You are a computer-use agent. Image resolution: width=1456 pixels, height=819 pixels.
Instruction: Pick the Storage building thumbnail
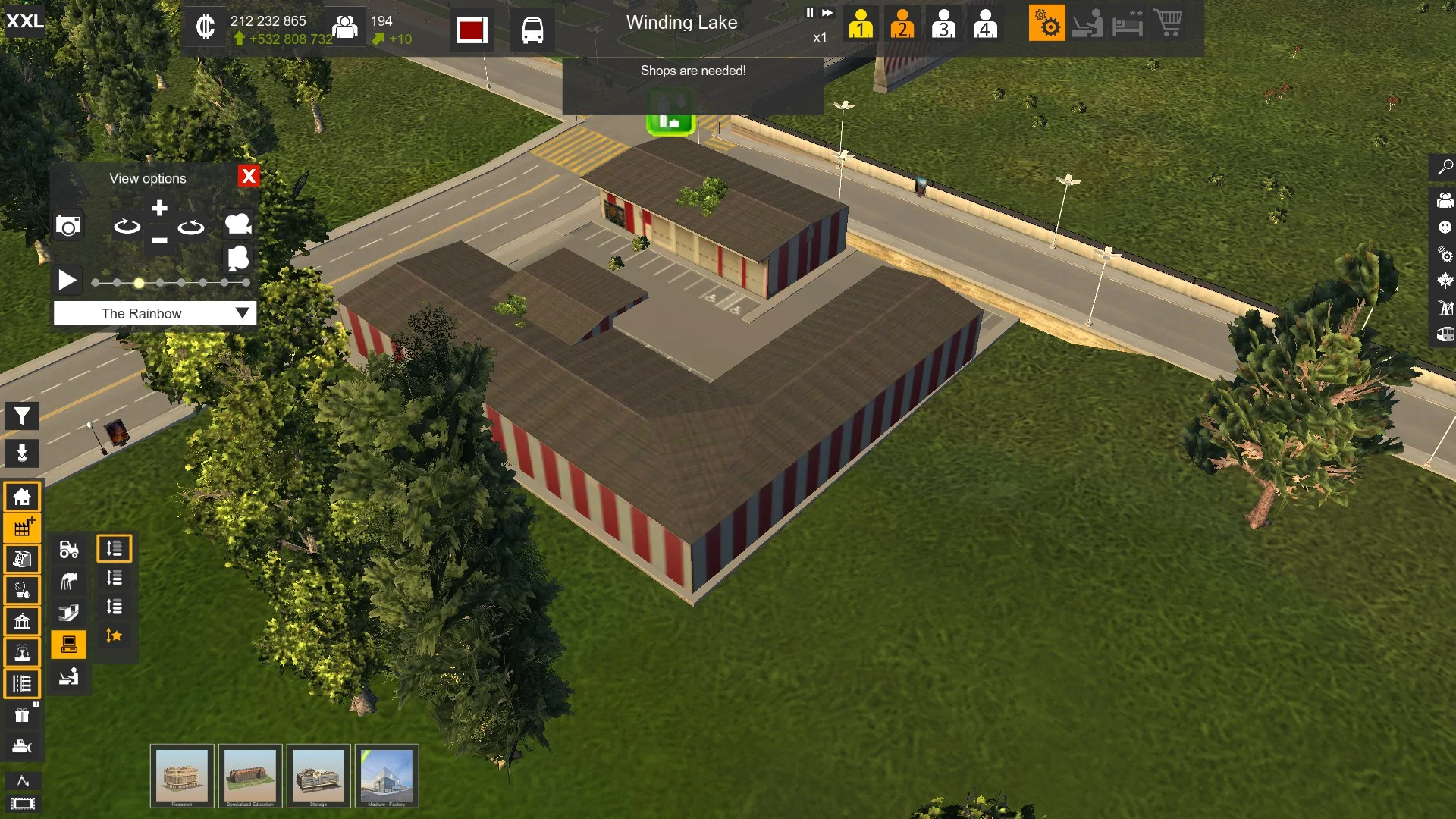318,776
